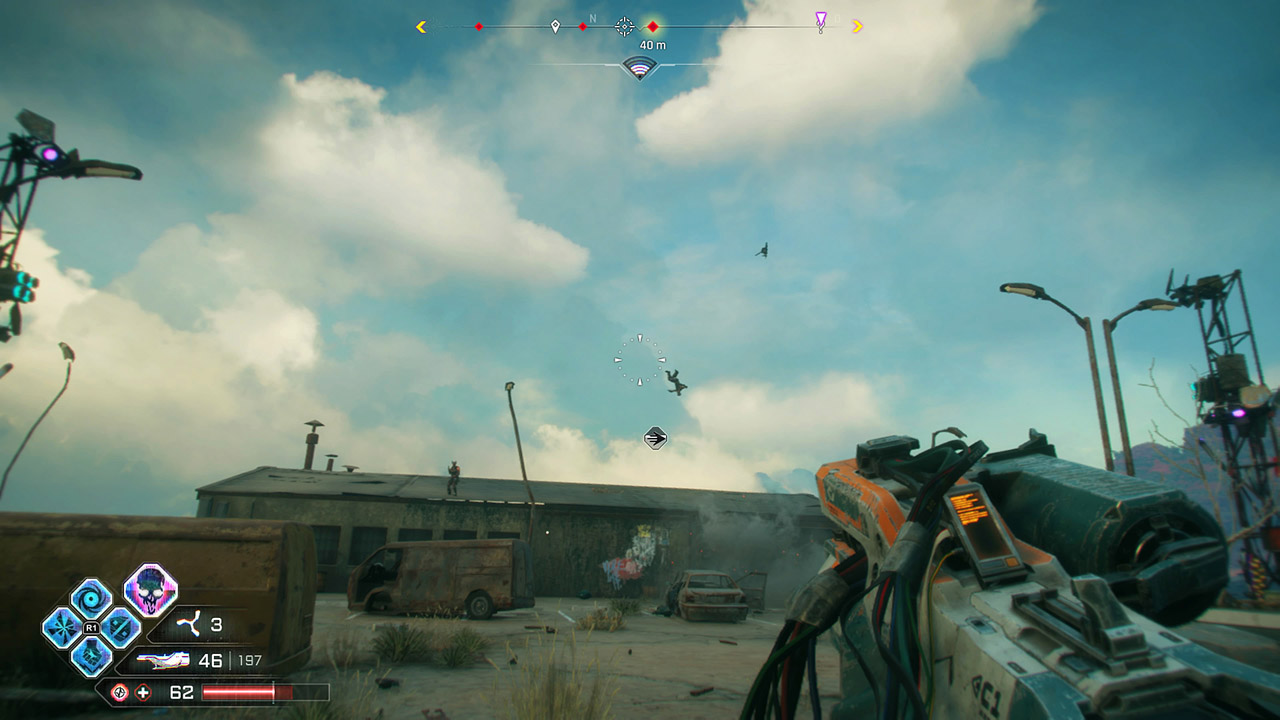The width and height of the screenshot is (1280, 720).
Task: Click the right yellow compass arrow
Action: click(857, 26)
